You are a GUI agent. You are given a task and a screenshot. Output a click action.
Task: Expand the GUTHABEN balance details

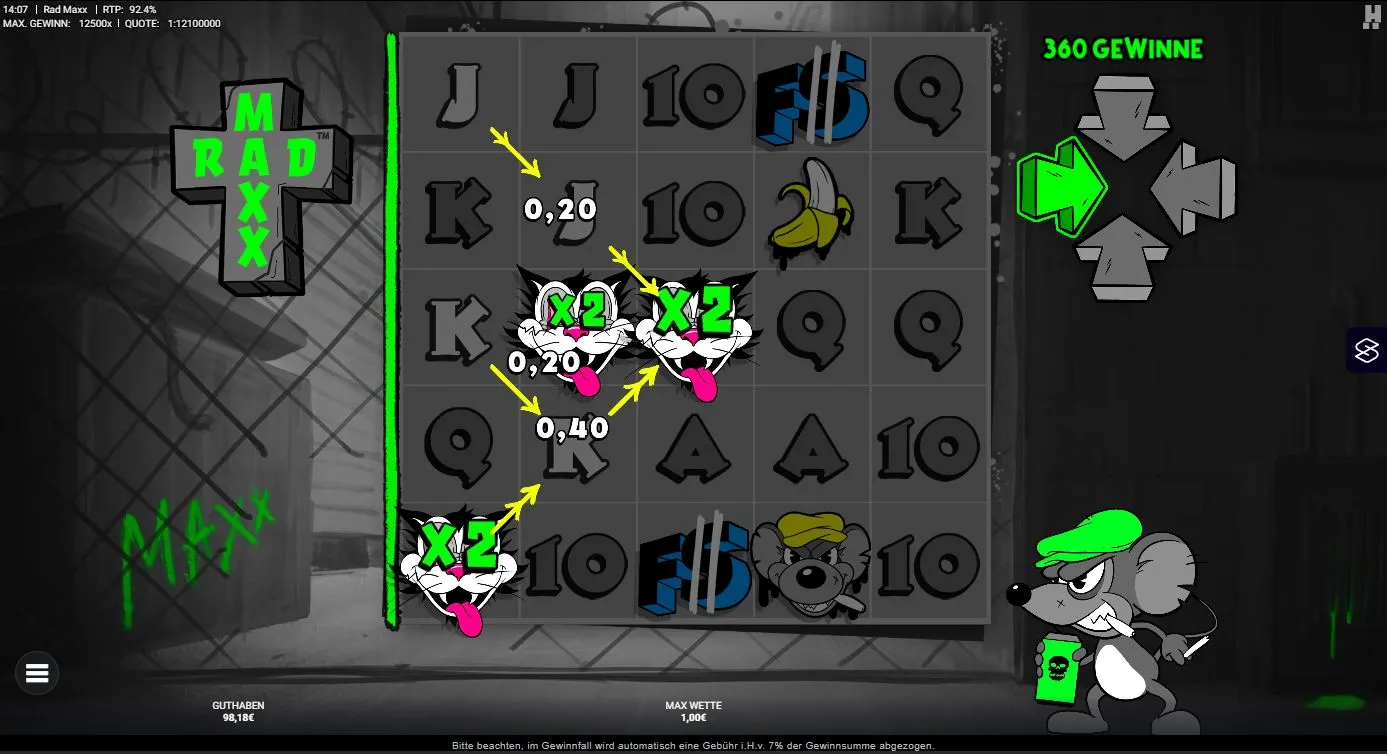[x=237, y=710]
